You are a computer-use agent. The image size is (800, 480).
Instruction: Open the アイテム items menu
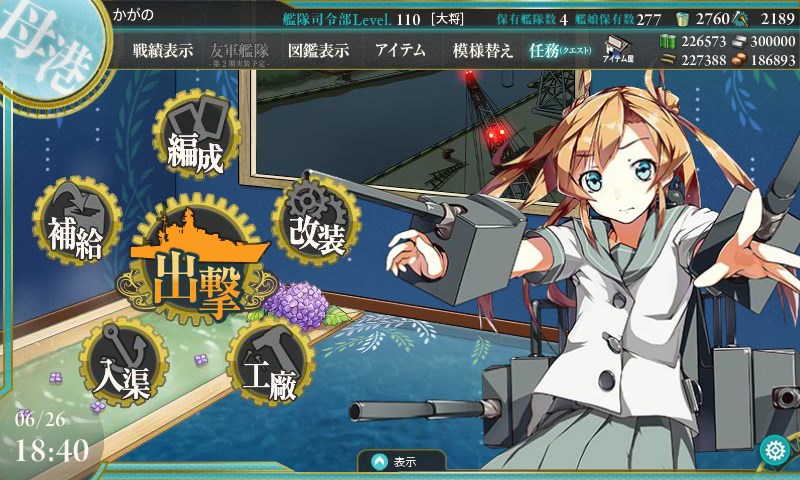[x=400, y=51]
